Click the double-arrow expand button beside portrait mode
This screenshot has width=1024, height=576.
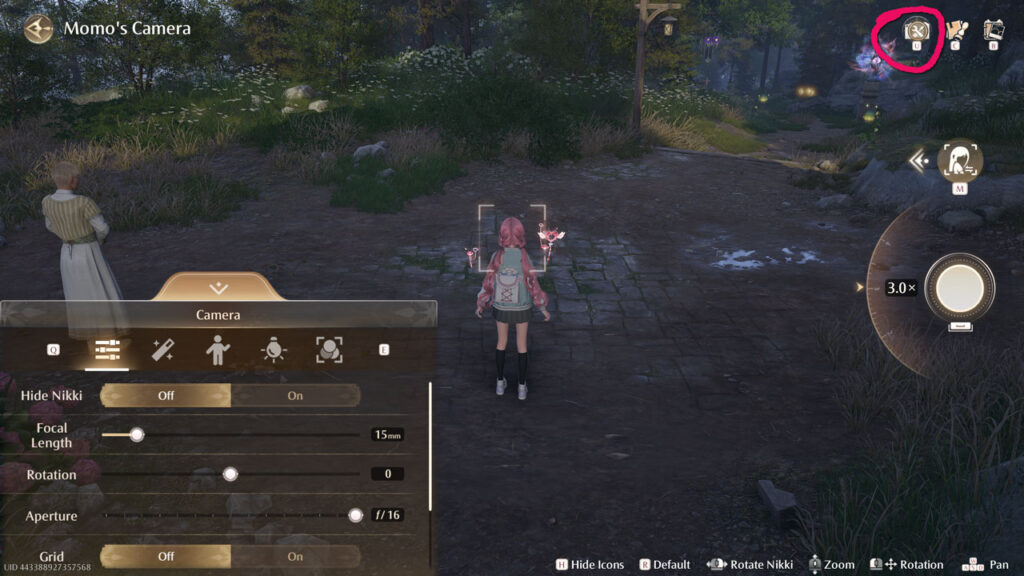(x=917, y=159)
